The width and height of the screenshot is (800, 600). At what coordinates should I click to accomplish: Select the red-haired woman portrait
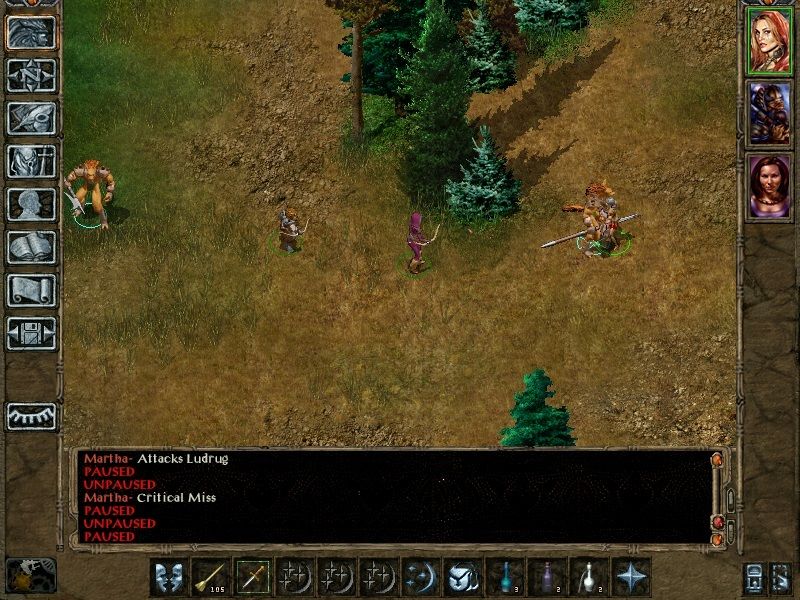(x=770, y=41)
